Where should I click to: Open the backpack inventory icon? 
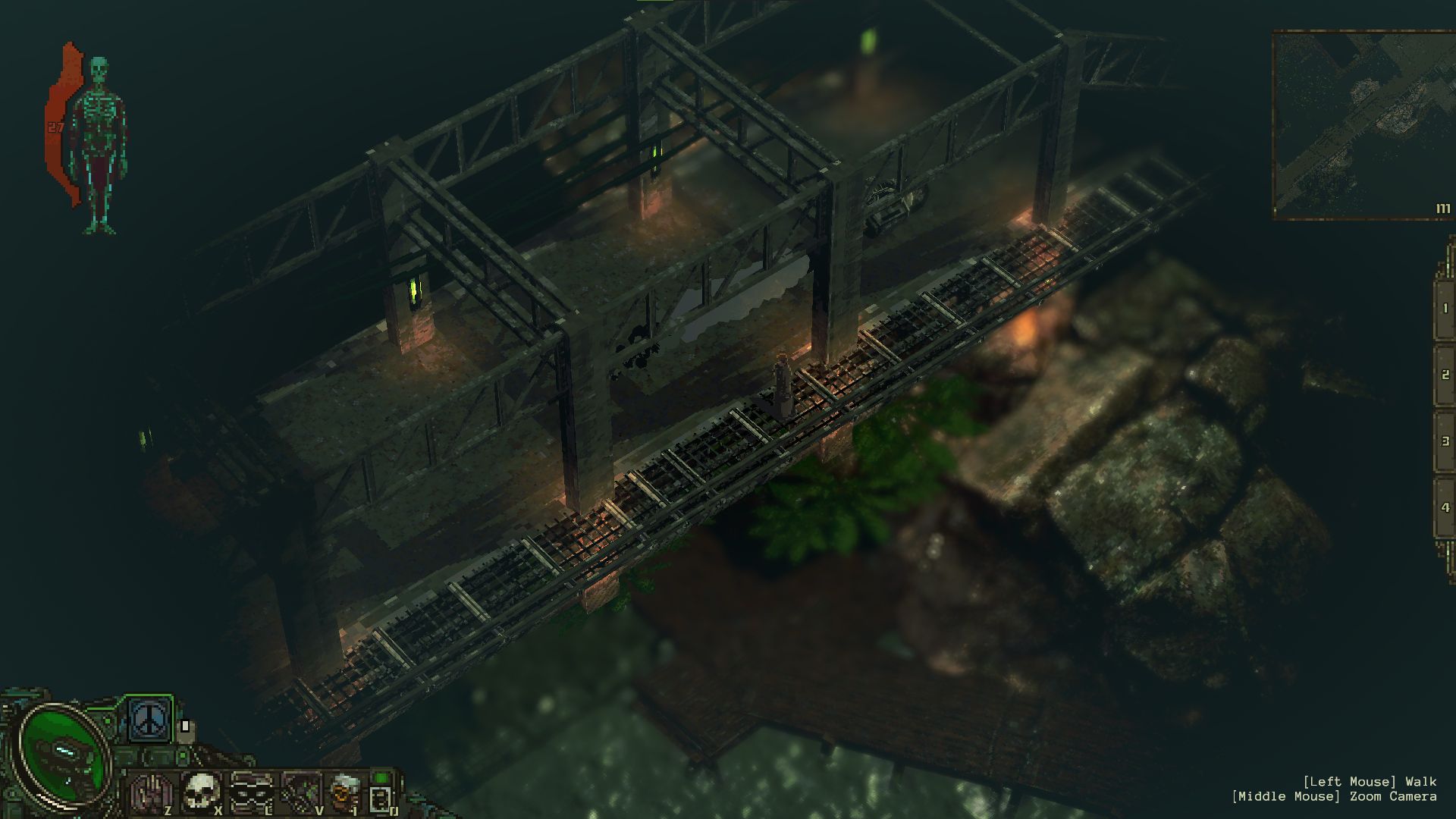(346, 792)
